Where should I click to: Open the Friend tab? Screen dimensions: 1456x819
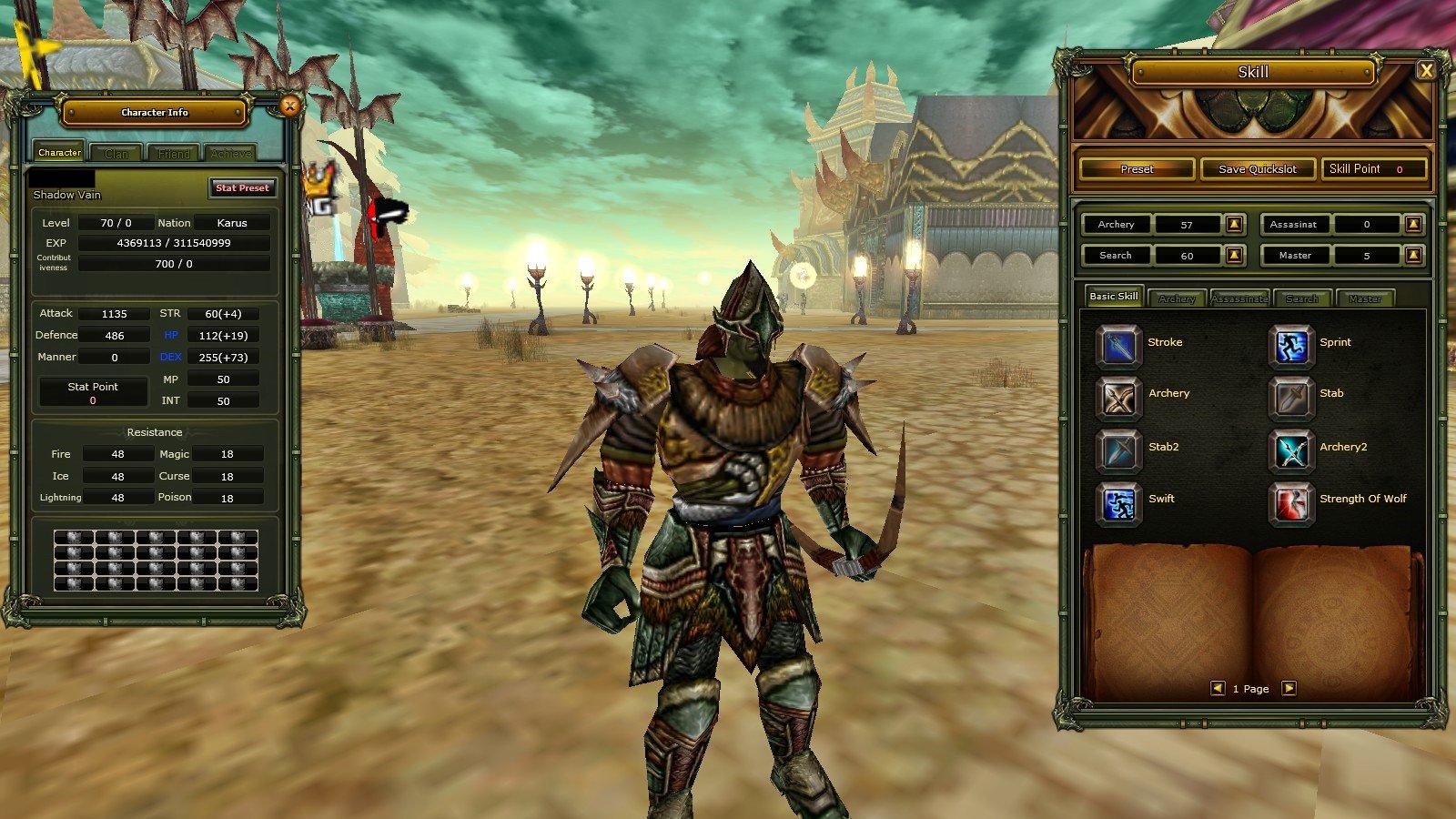tap(173, 153)
